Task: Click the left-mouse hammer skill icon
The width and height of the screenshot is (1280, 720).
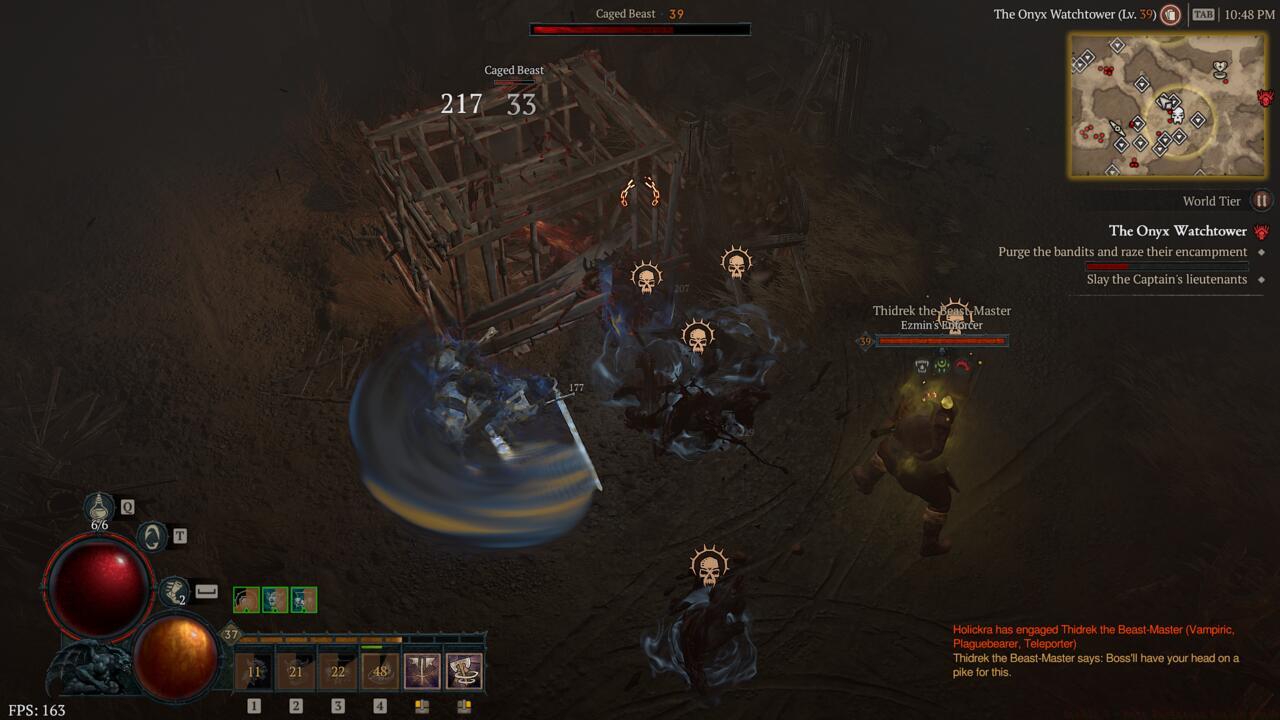Action: pyautogui.click(x=421, y=672)
